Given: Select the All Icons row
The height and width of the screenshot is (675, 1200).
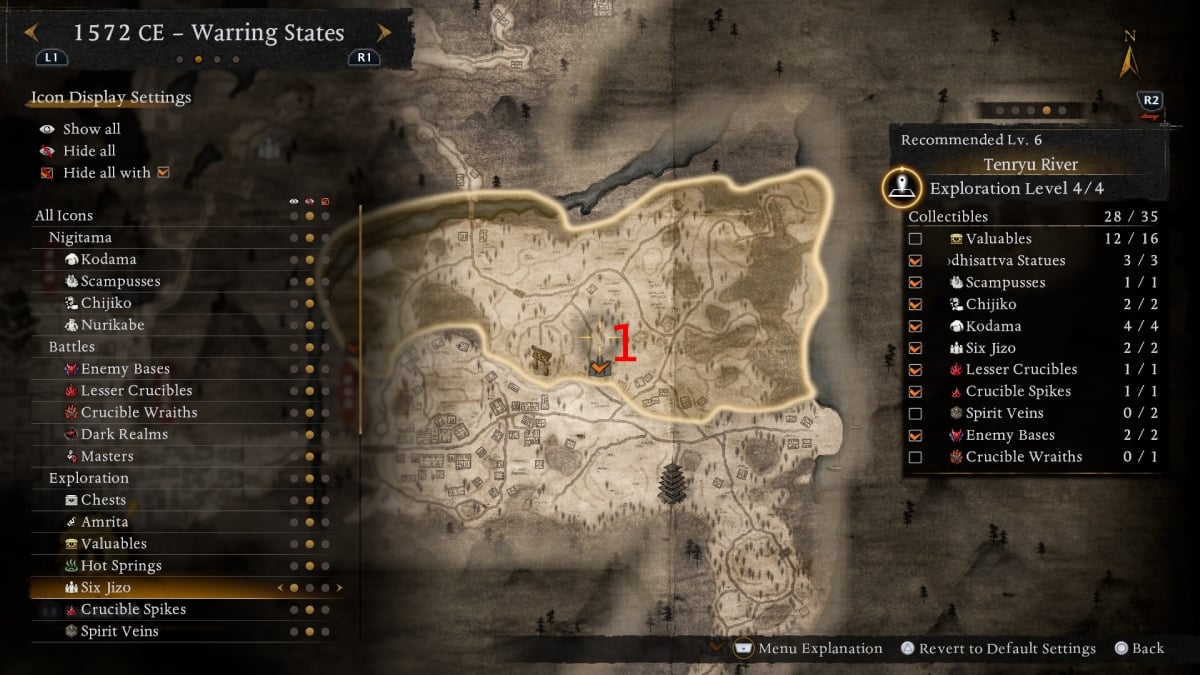Looking at the screenshot, I should 64,215.
